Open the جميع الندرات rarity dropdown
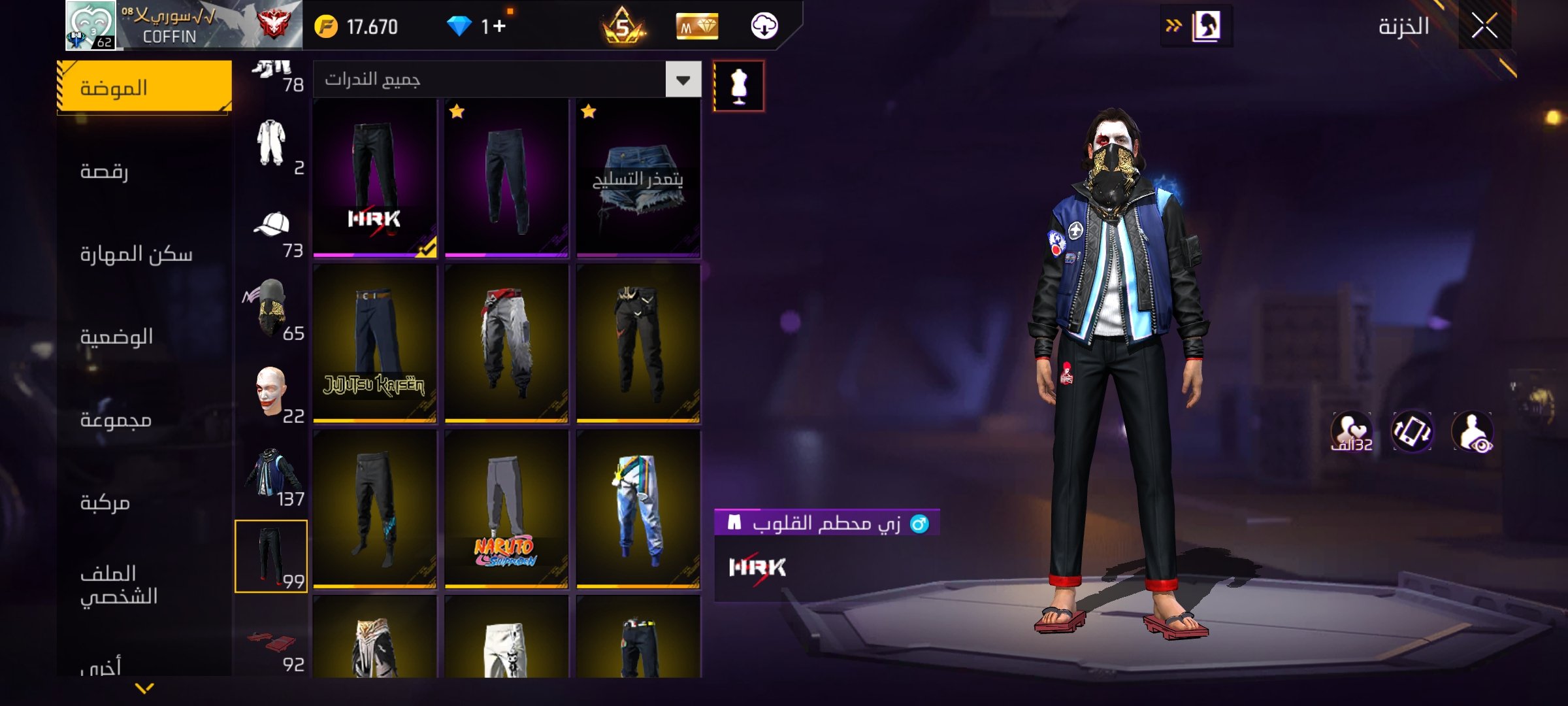 [x=683, y=80]
